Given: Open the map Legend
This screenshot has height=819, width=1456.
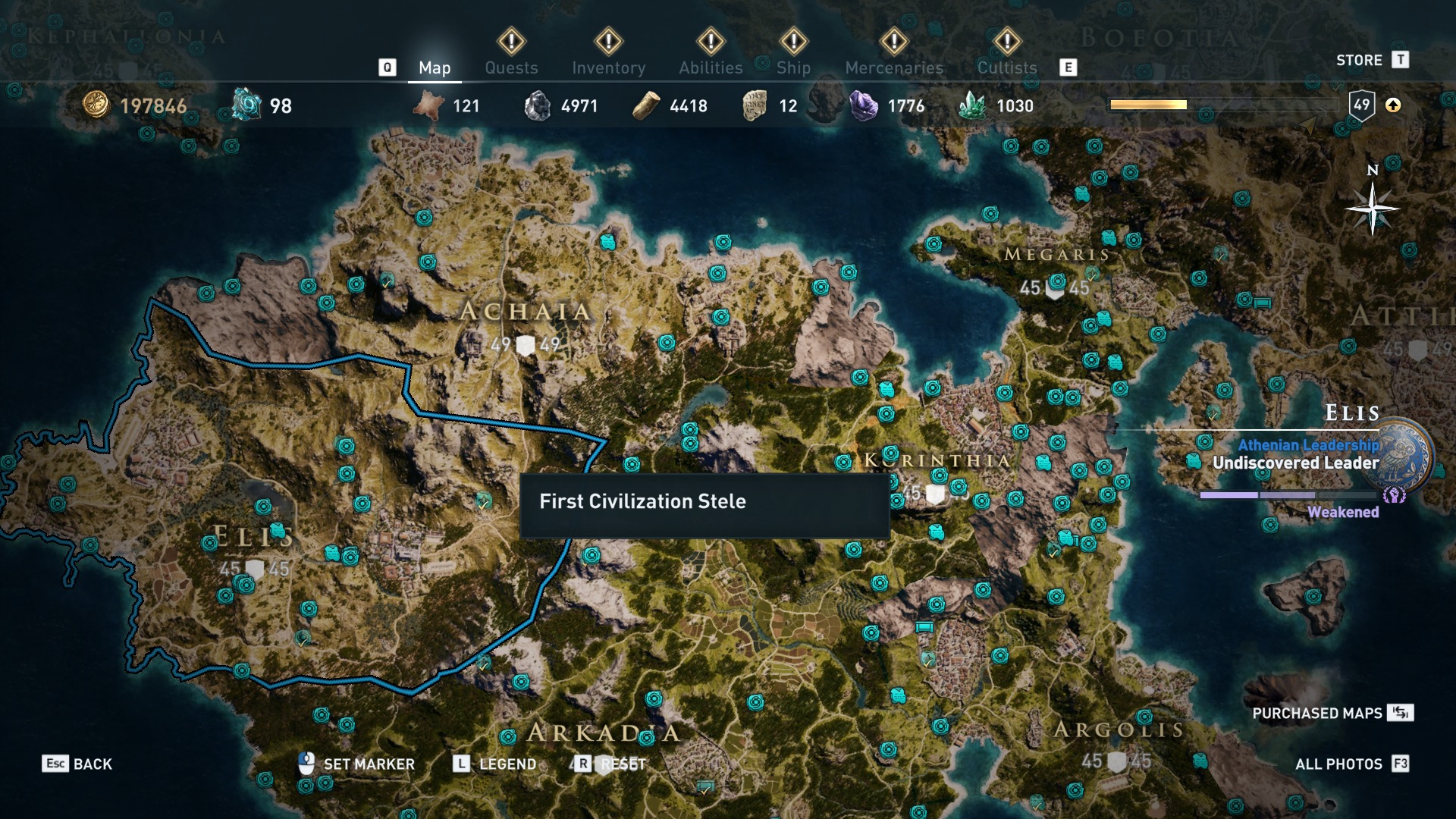Looking at the screenshot, I should [x=495, y=764].
